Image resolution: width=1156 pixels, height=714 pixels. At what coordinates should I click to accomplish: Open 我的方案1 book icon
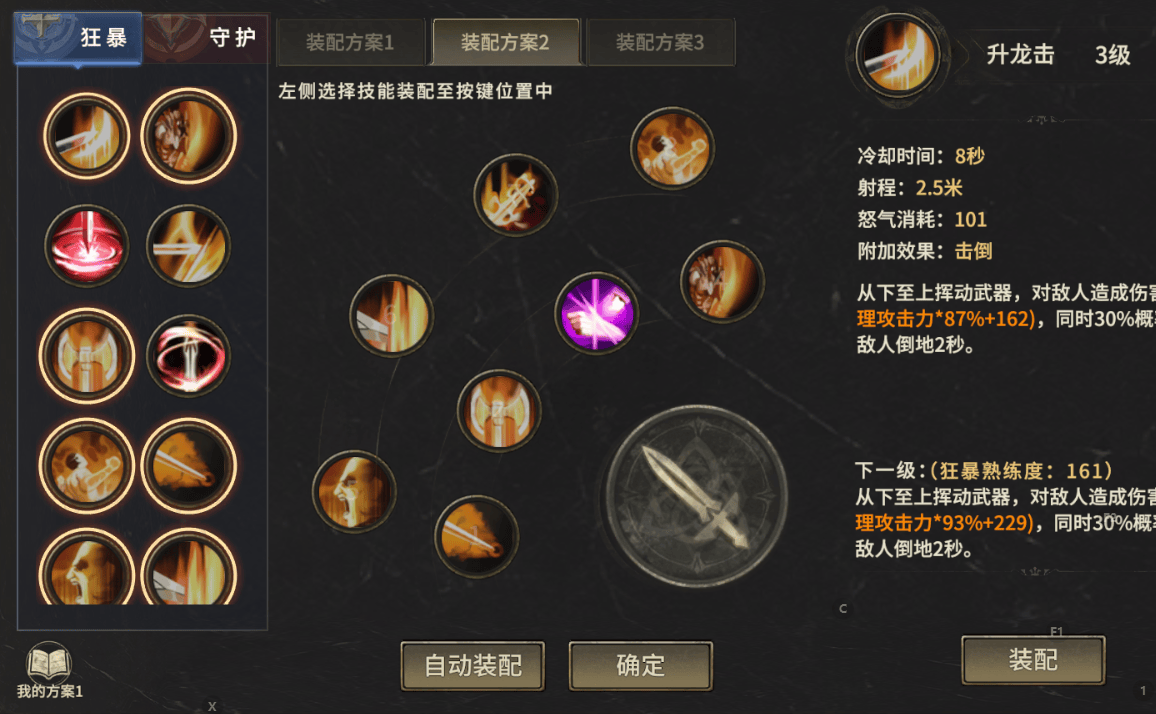(x=49, y=667)
